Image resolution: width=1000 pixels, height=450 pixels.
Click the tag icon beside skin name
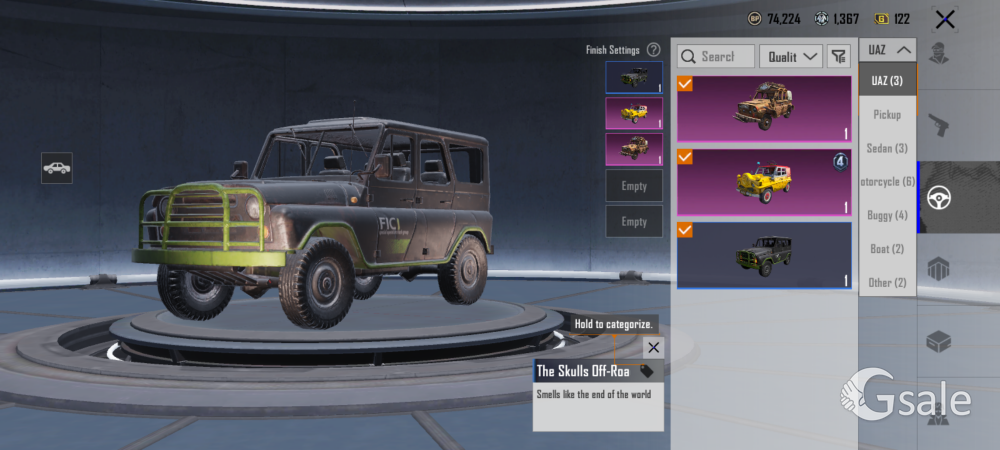tap(647, 371)
